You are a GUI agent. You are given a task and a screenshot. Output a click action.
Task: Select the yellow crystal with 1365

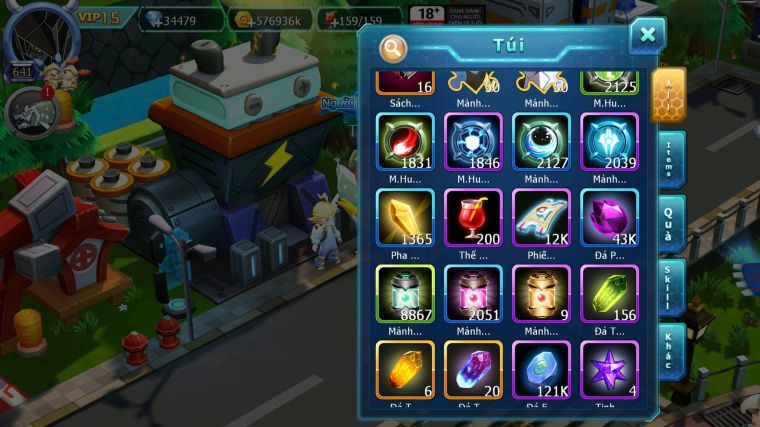click(405, 217)
